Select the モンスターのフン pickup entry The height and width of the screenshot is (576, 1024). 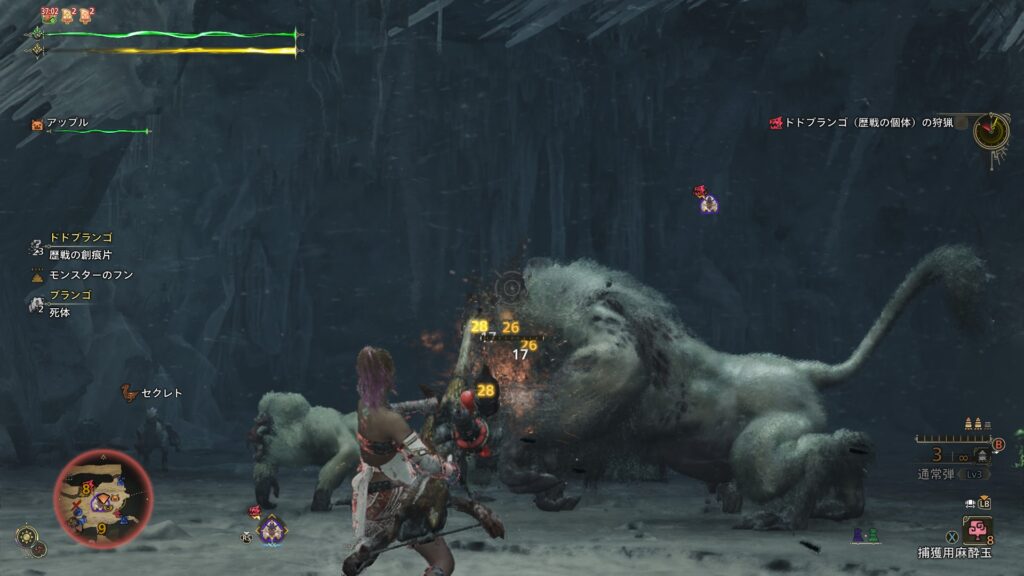90,275
